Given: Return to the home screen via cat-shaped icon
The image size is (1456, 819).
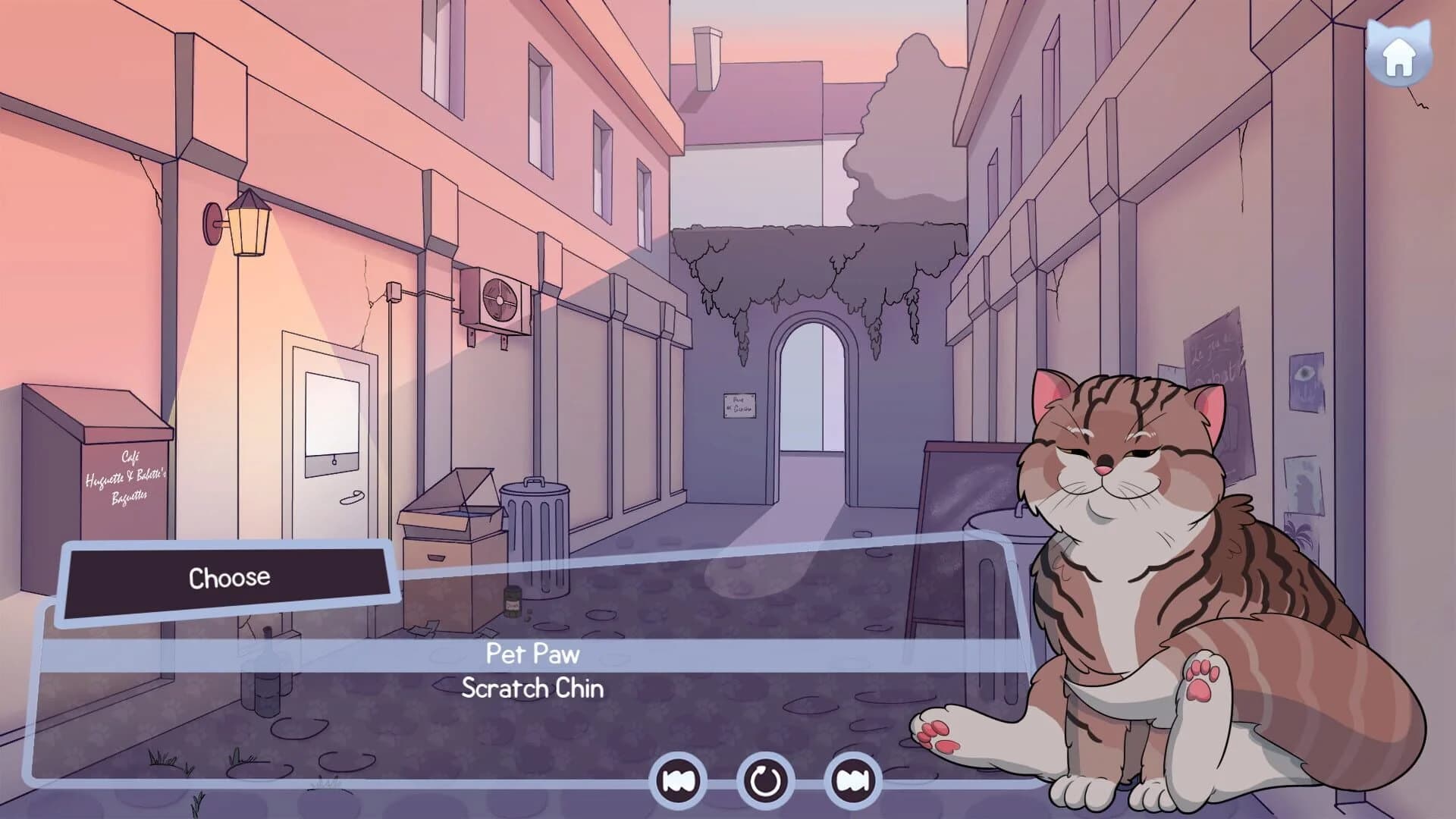Looking at the screenshot, I should click(1398, 52).
